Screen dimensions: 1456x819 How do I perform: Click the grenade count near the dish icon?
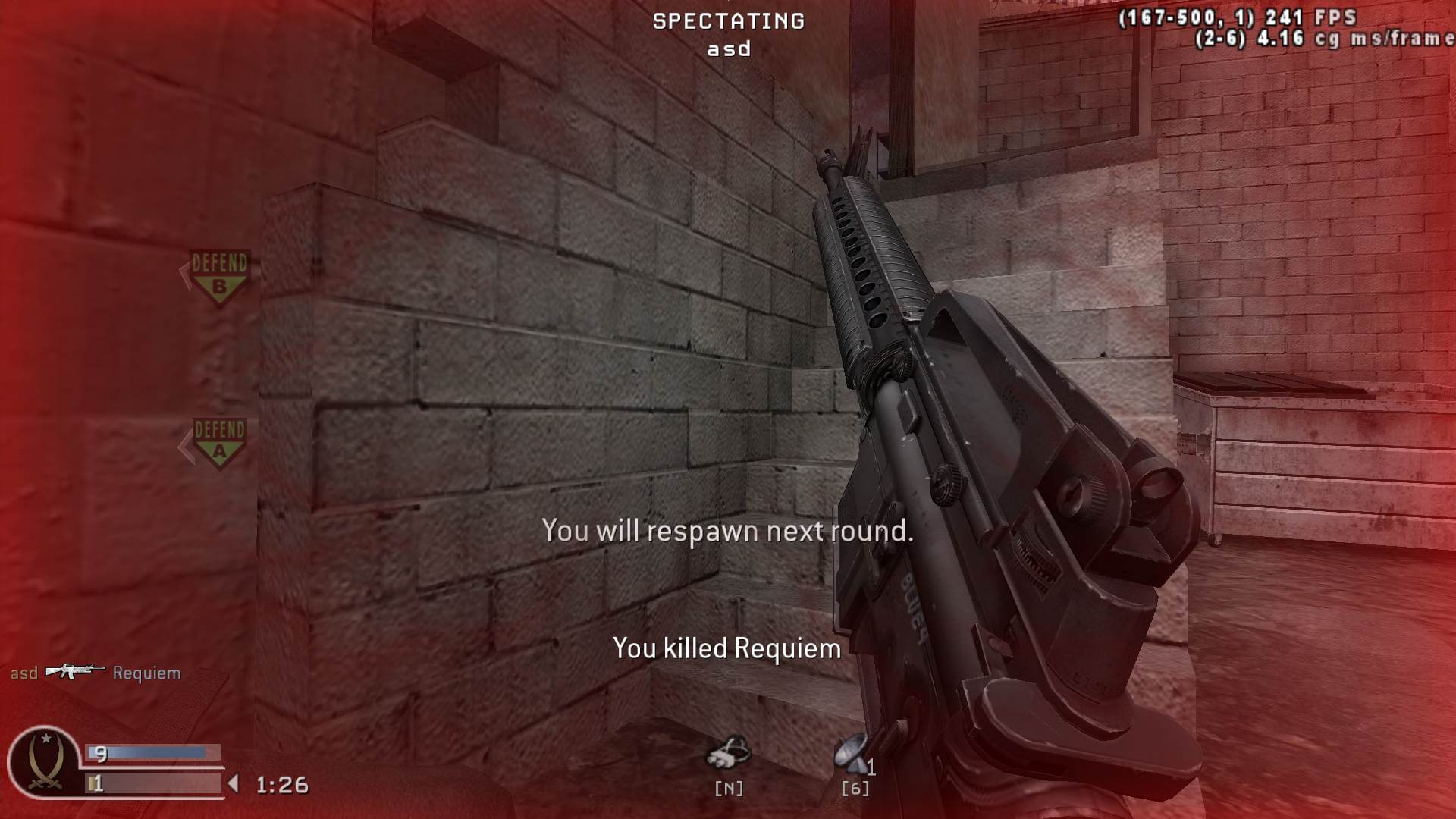pos(872,766)
